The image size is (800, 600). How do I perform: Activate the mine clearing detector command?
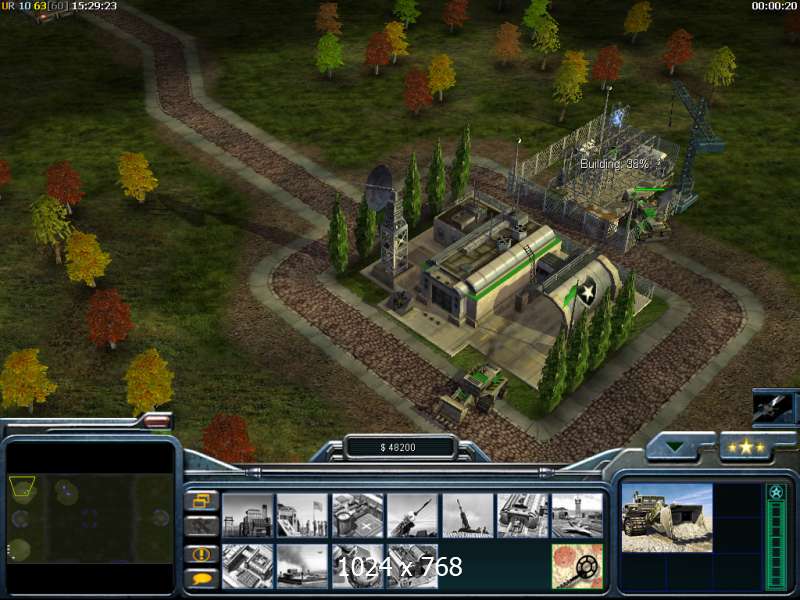[x=577, y=565]
